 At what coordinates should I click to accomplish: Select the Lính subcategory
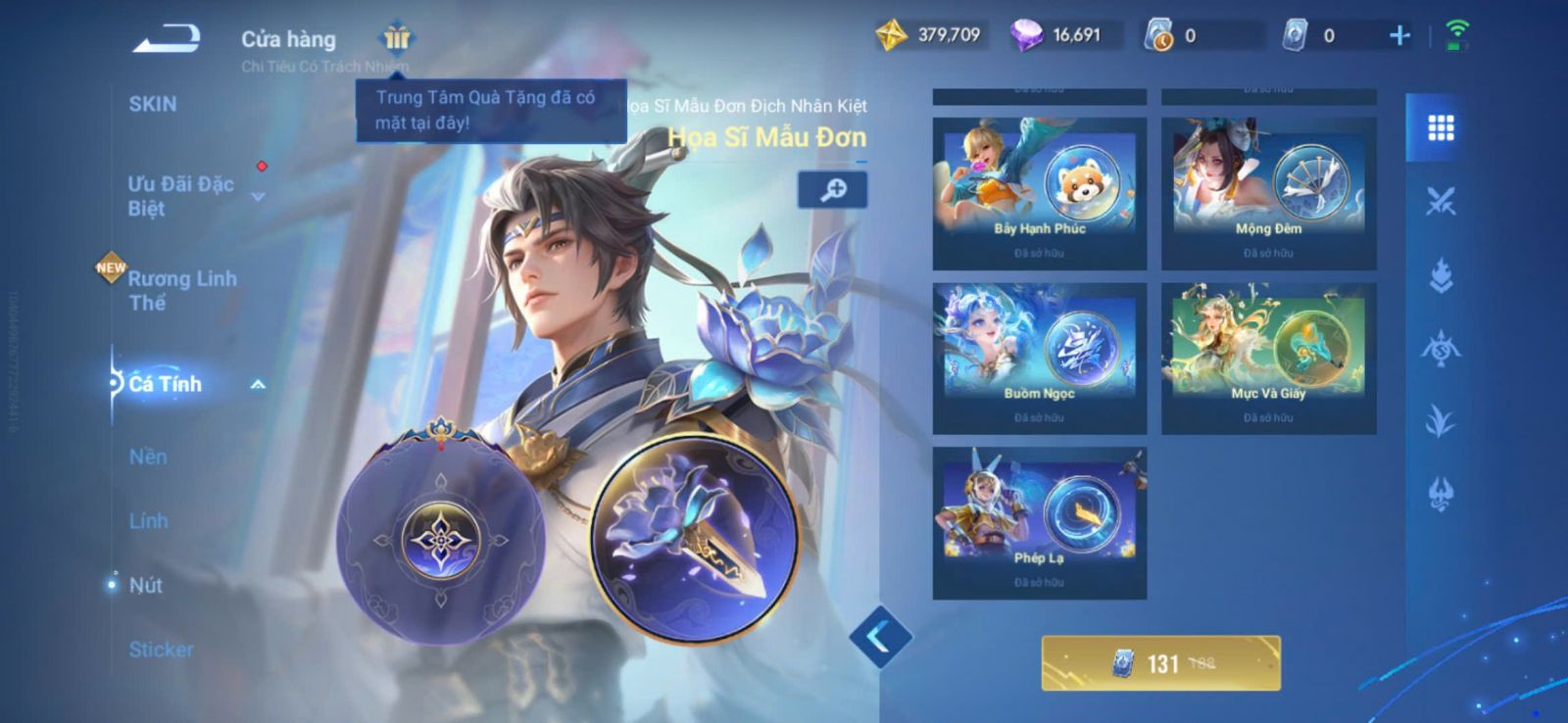(x=149, y=521)
